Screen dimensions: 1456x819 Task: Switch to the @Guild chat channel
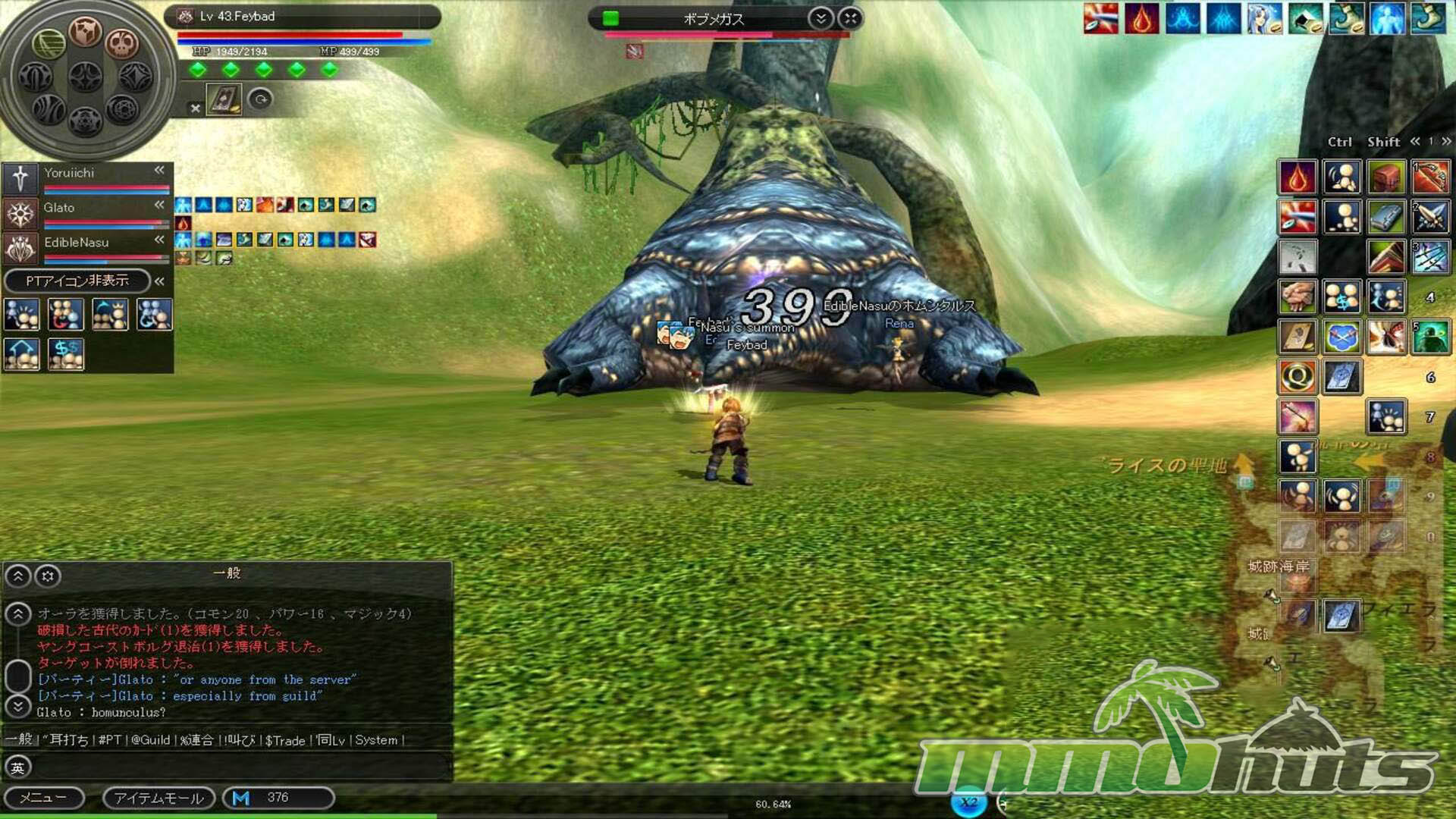150,740
